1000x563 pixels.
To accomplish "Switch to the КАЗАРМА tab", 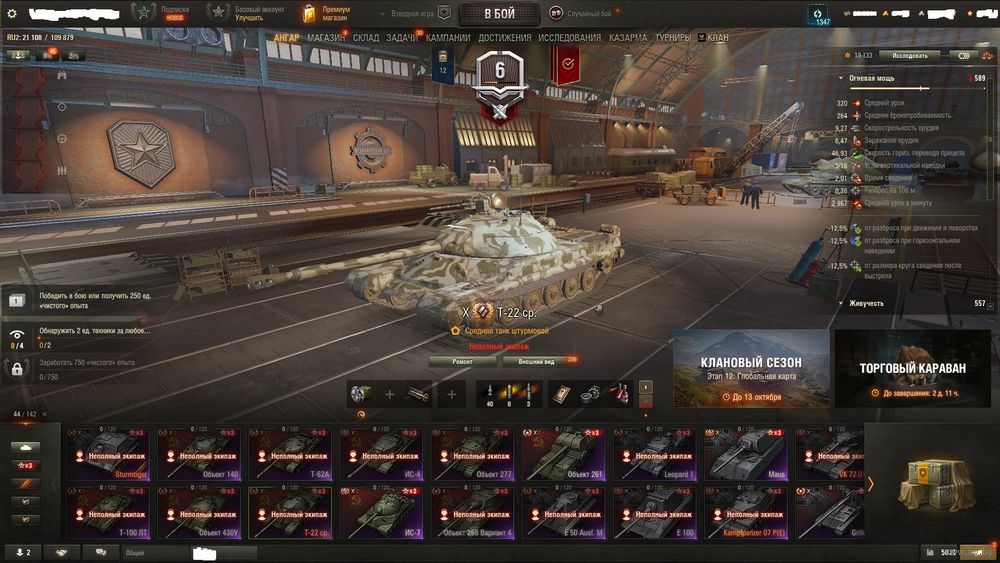I will point(628,38).
